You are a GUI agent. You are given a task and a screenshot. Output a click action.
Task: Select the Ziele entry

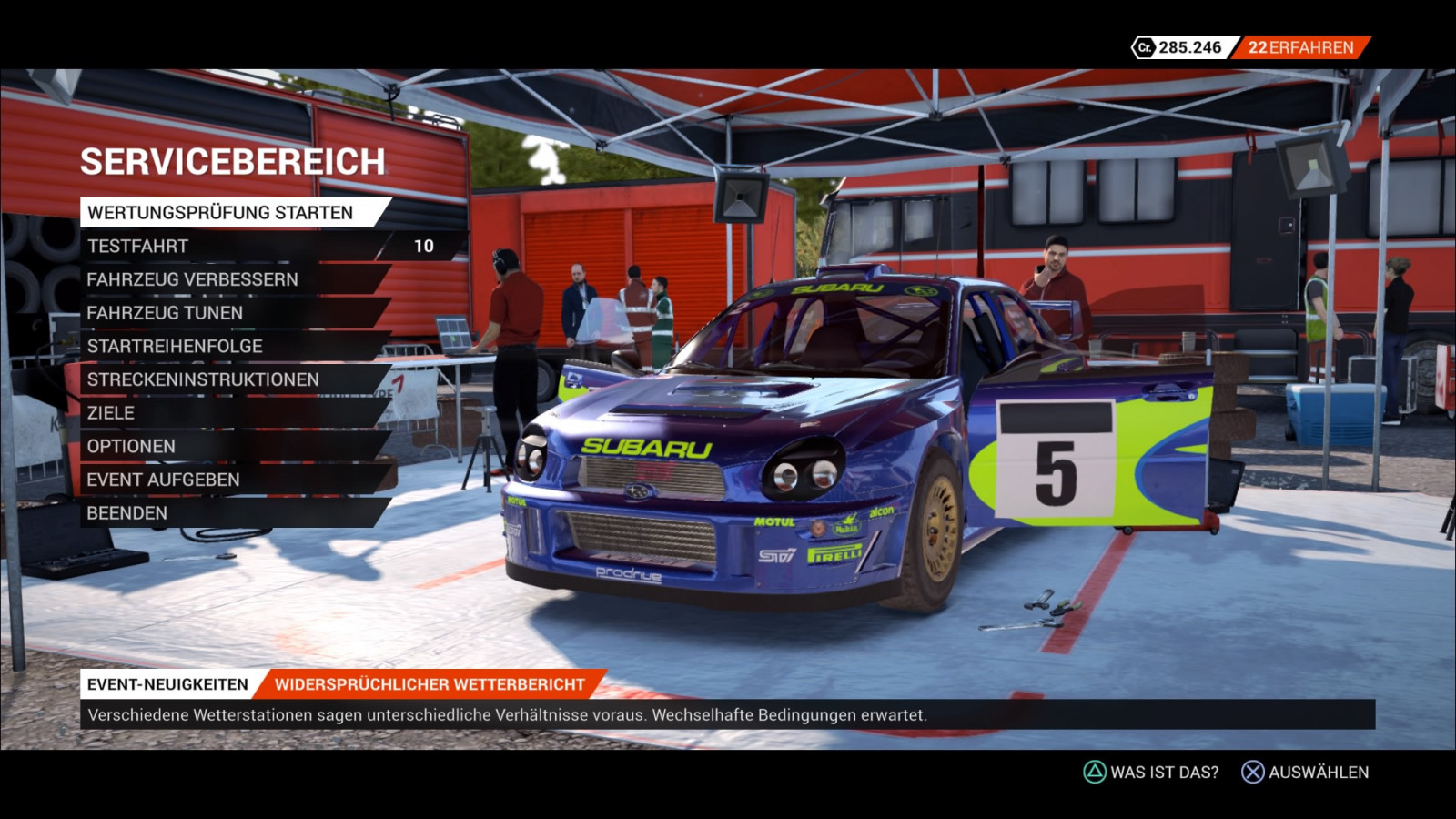point(111,413)
